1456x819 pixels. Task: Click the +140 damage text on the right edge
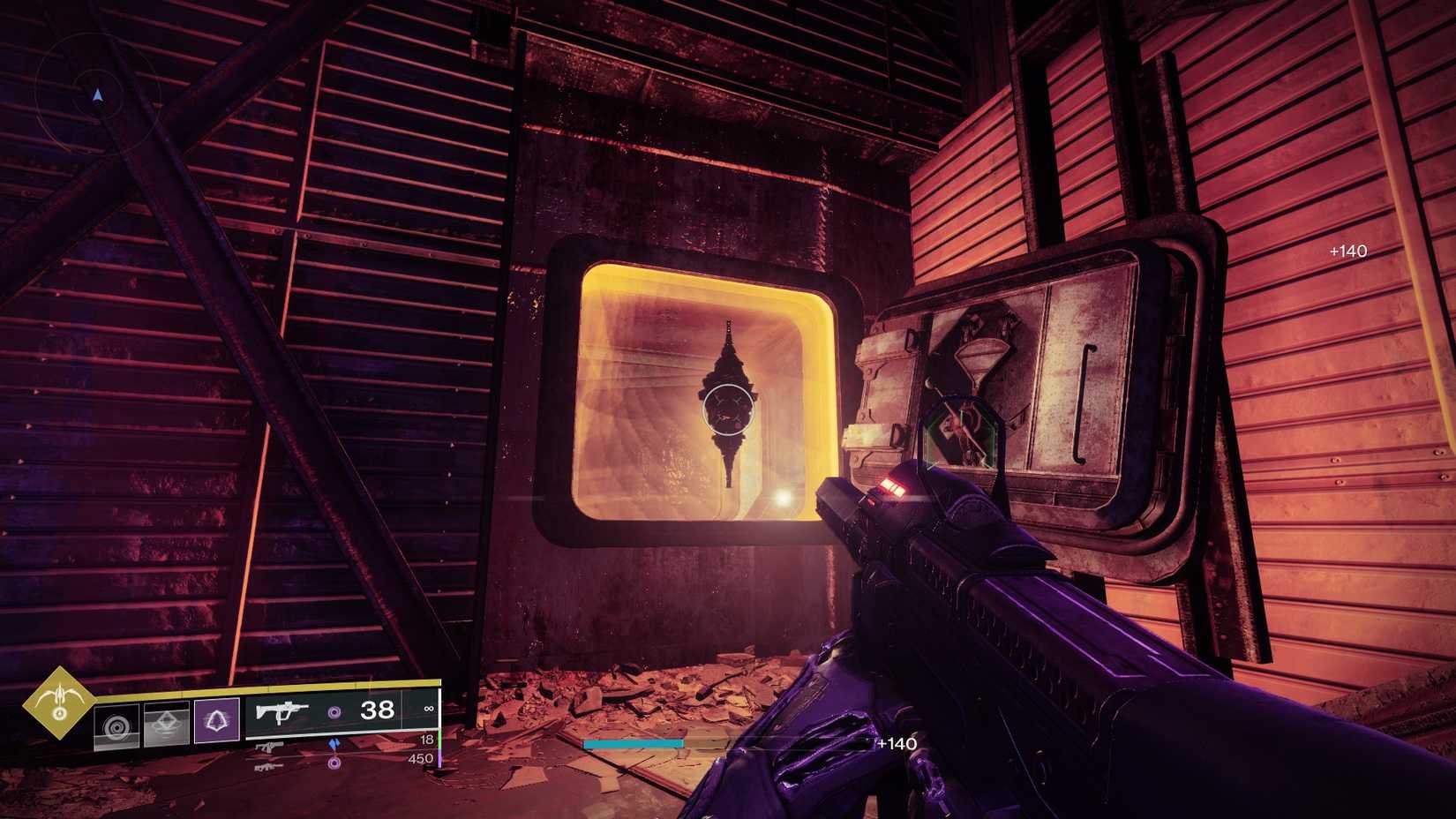(1347, 251)
